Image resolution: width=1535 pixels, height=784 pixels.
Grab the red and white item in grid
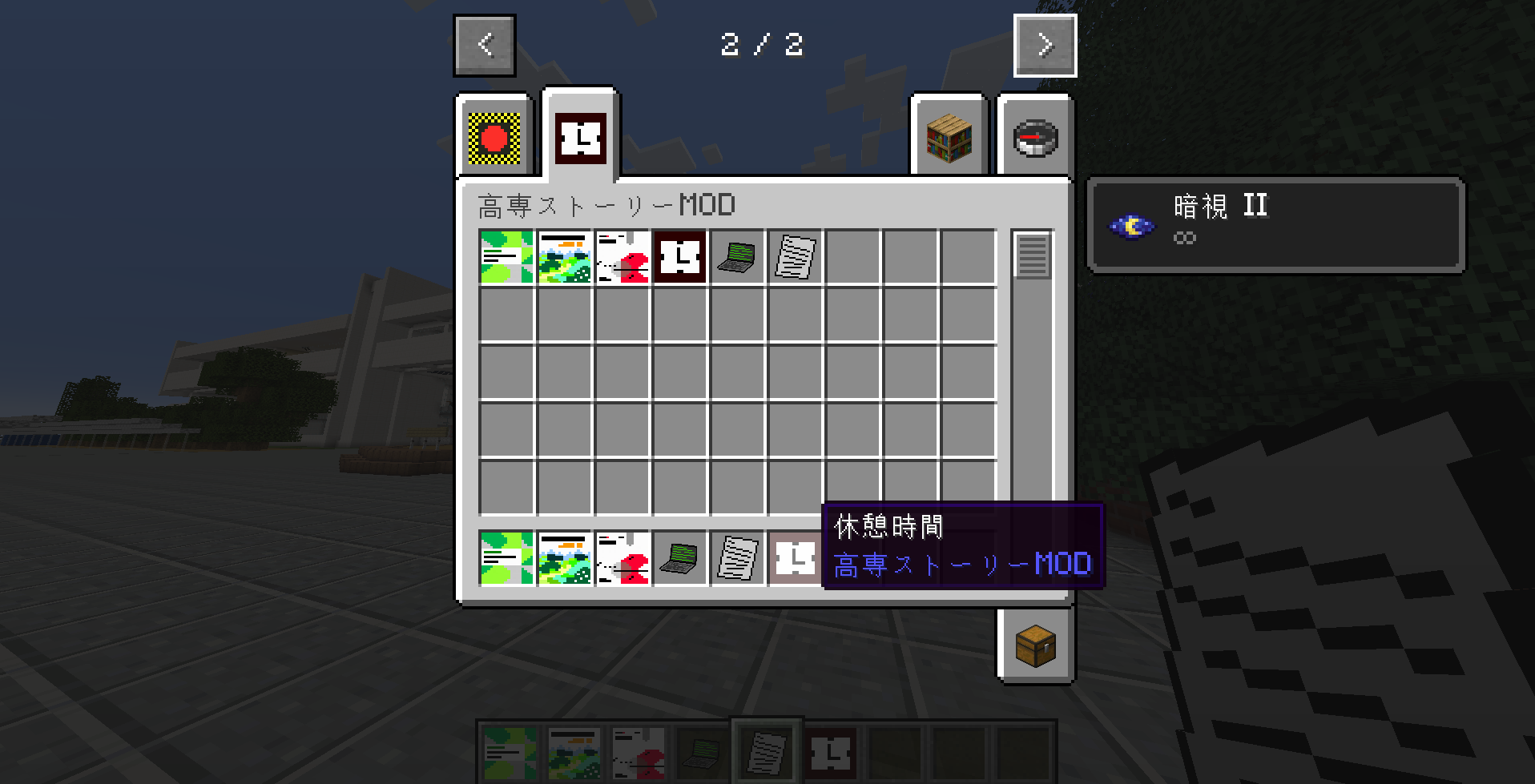(622, 257)
